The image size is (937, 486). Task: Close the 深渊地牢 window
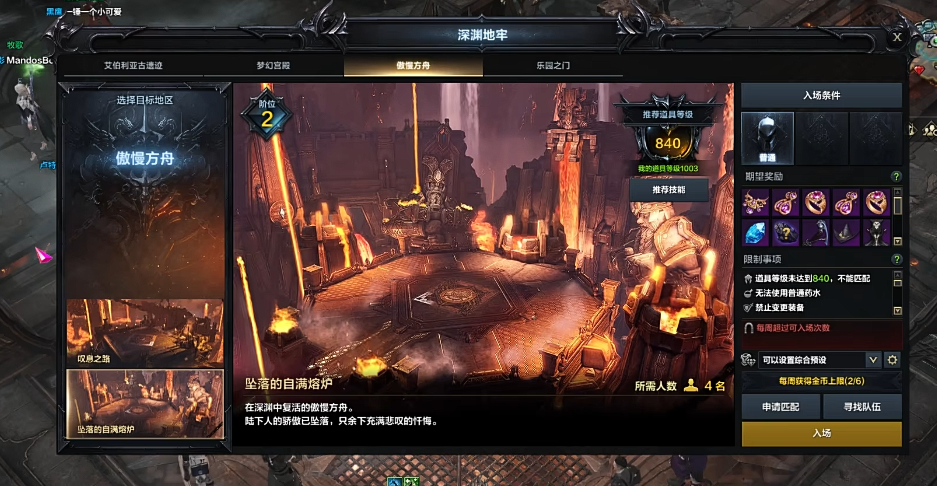897,37
